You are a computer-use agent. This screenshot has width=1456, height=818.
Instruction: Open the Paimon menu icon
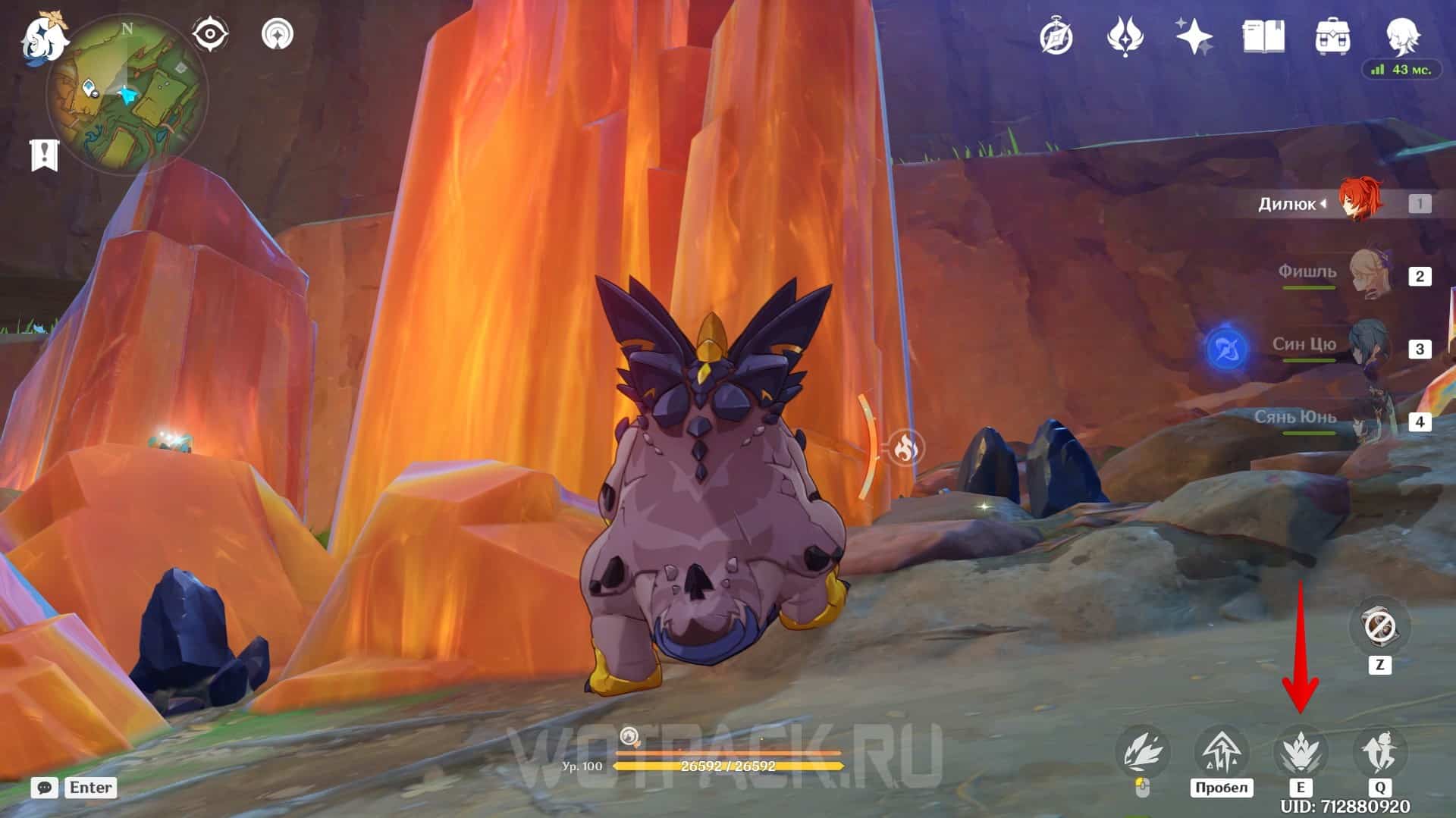[x=43, y=37]
